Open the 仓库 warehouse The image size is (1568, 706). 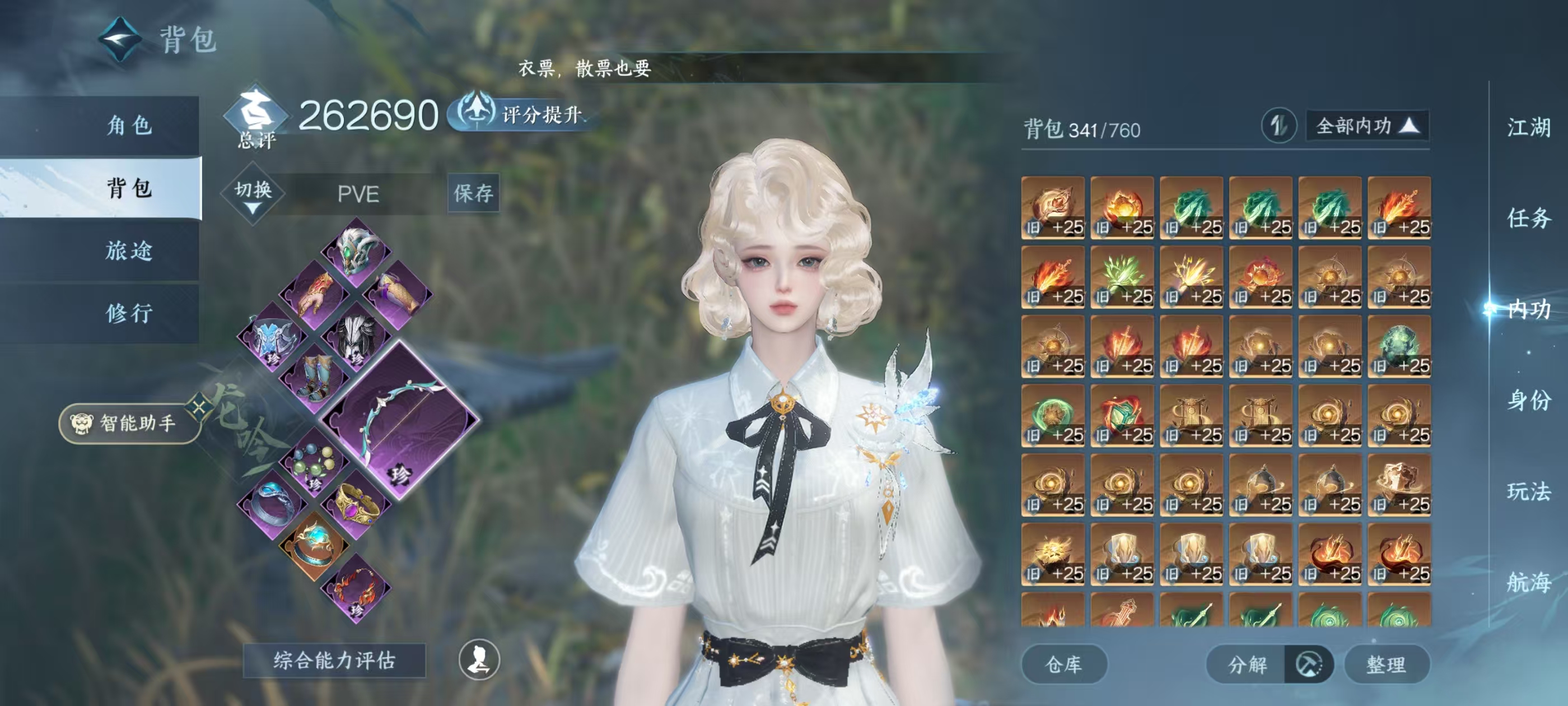point(1063,664)
